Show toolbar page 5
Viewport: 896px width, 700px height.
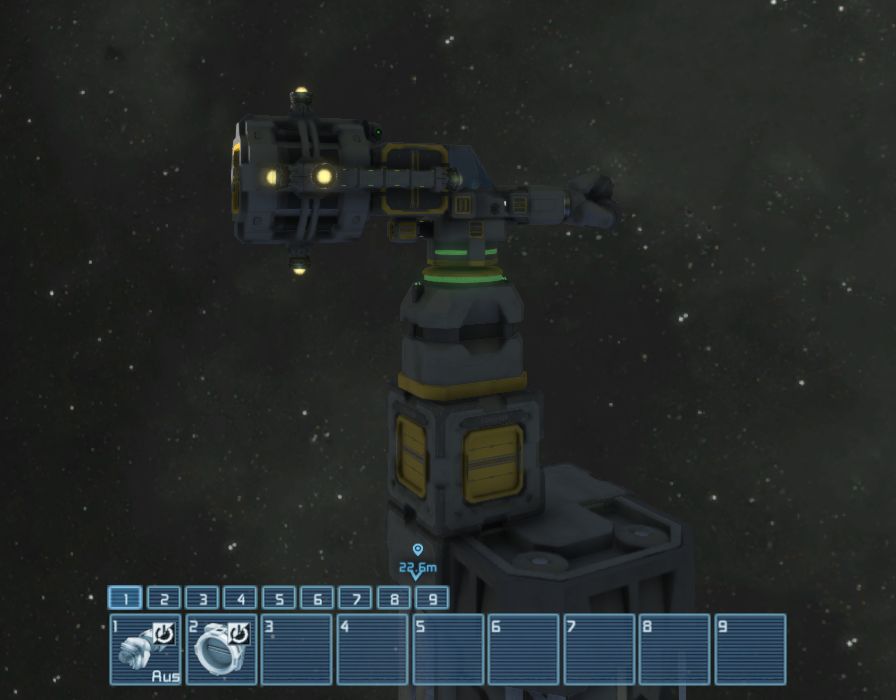(x=279, y=598)
